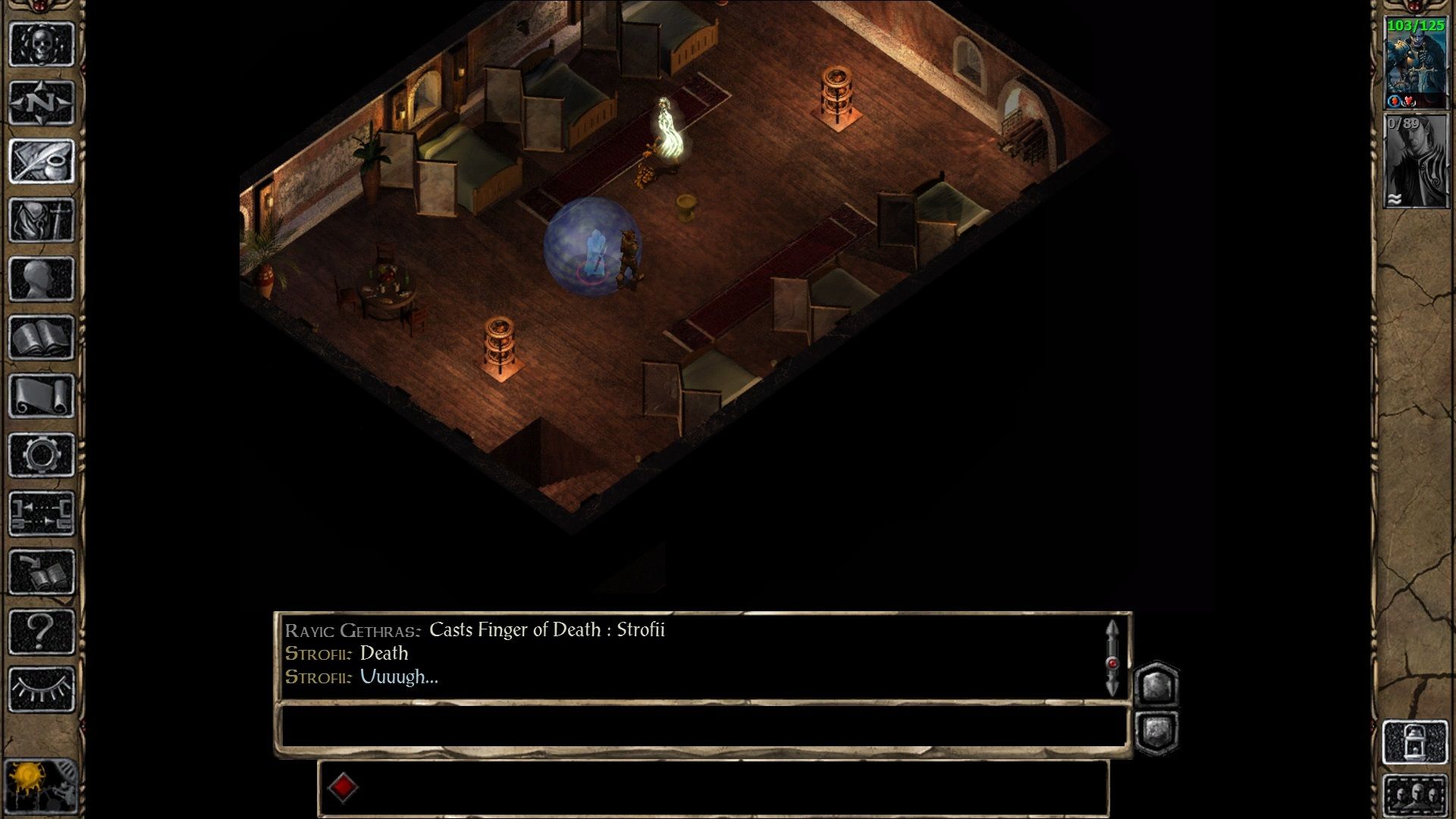Return to game via the skull button
1456x819 pixels.
[x=42, y=44]
